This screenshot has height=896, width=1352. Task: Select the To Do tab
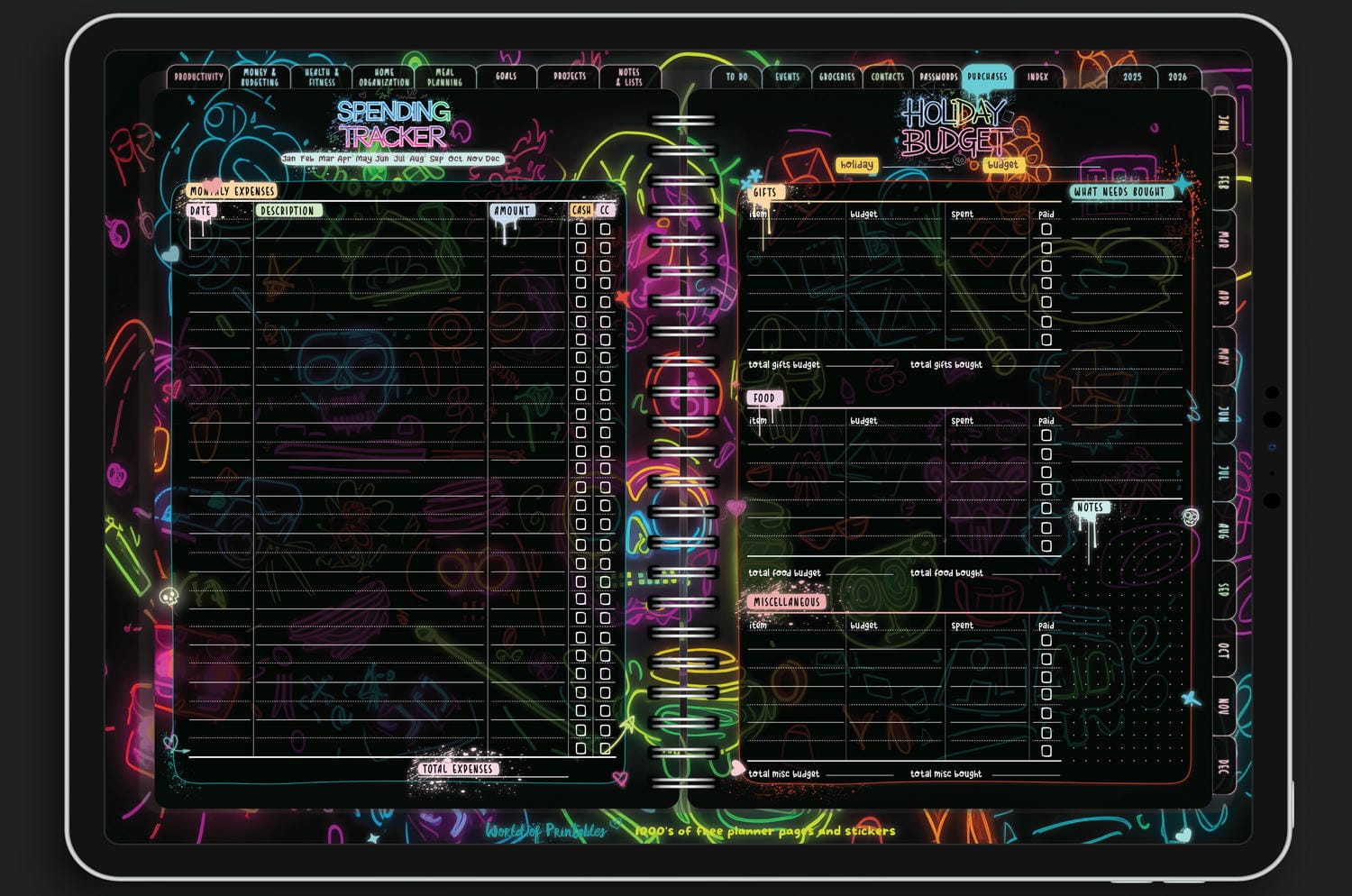(736, 78)
